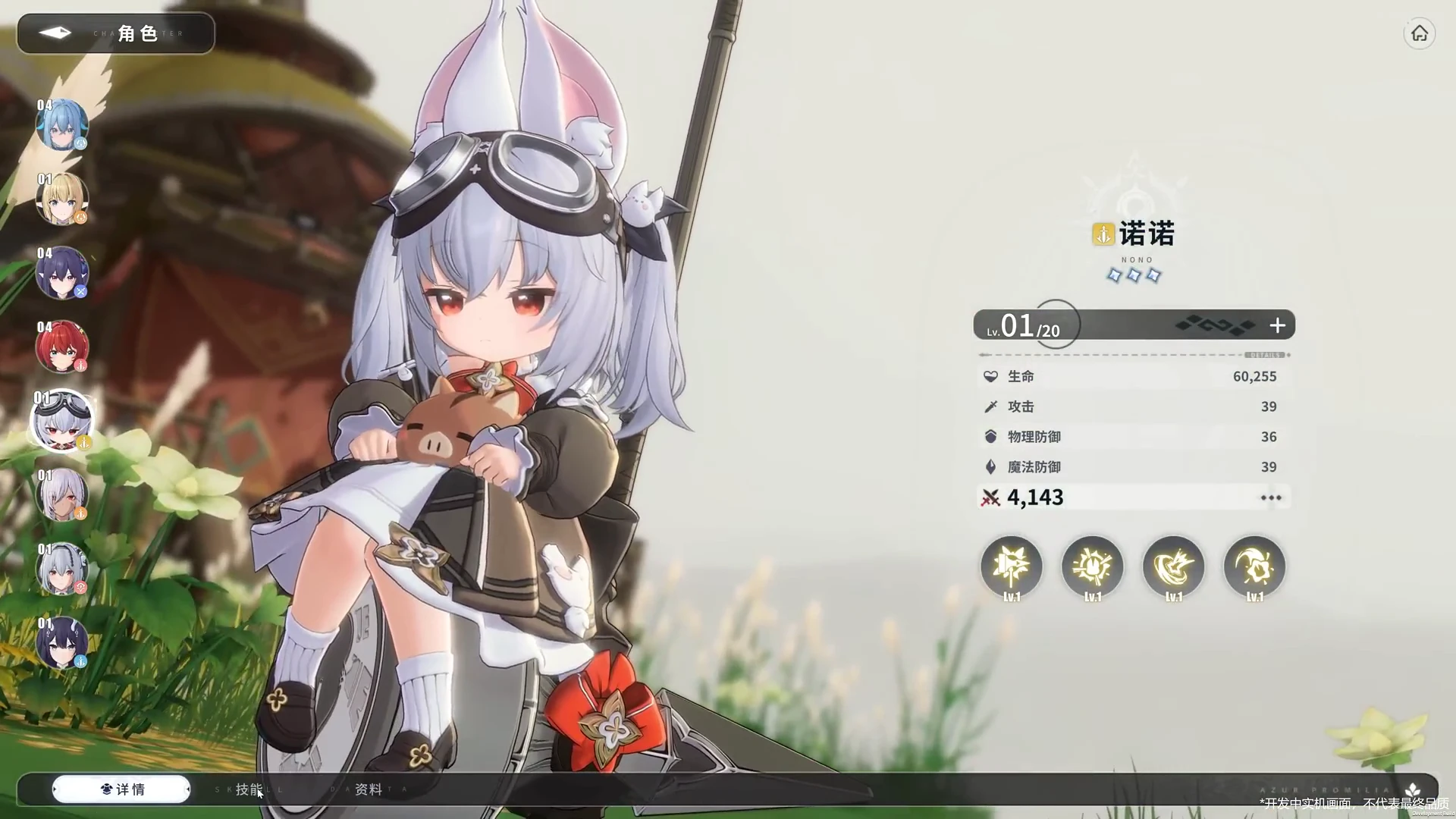Choose the blonde-haired character portrait
Image resolution: width=1456 pixels, height=819 pixels.
[62, 199]
